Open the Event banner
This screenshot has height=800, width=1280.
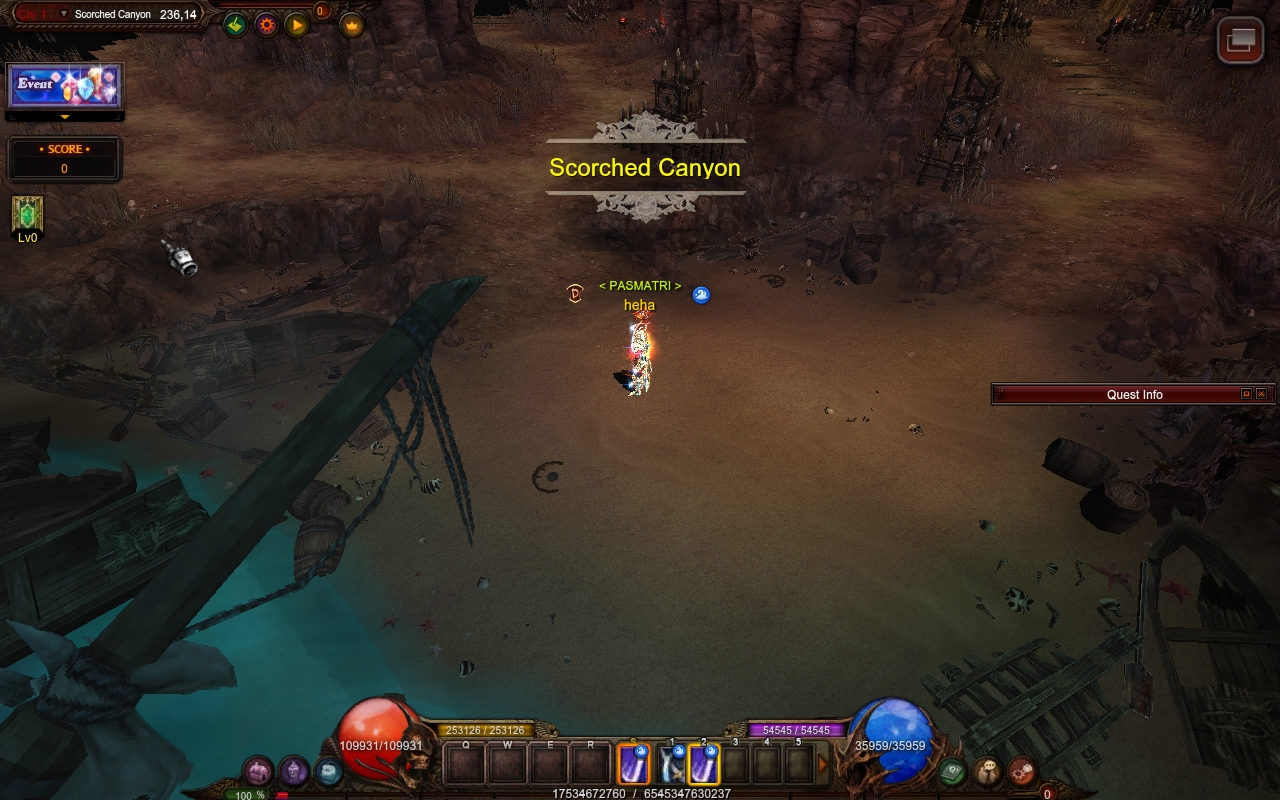(65, 86)
